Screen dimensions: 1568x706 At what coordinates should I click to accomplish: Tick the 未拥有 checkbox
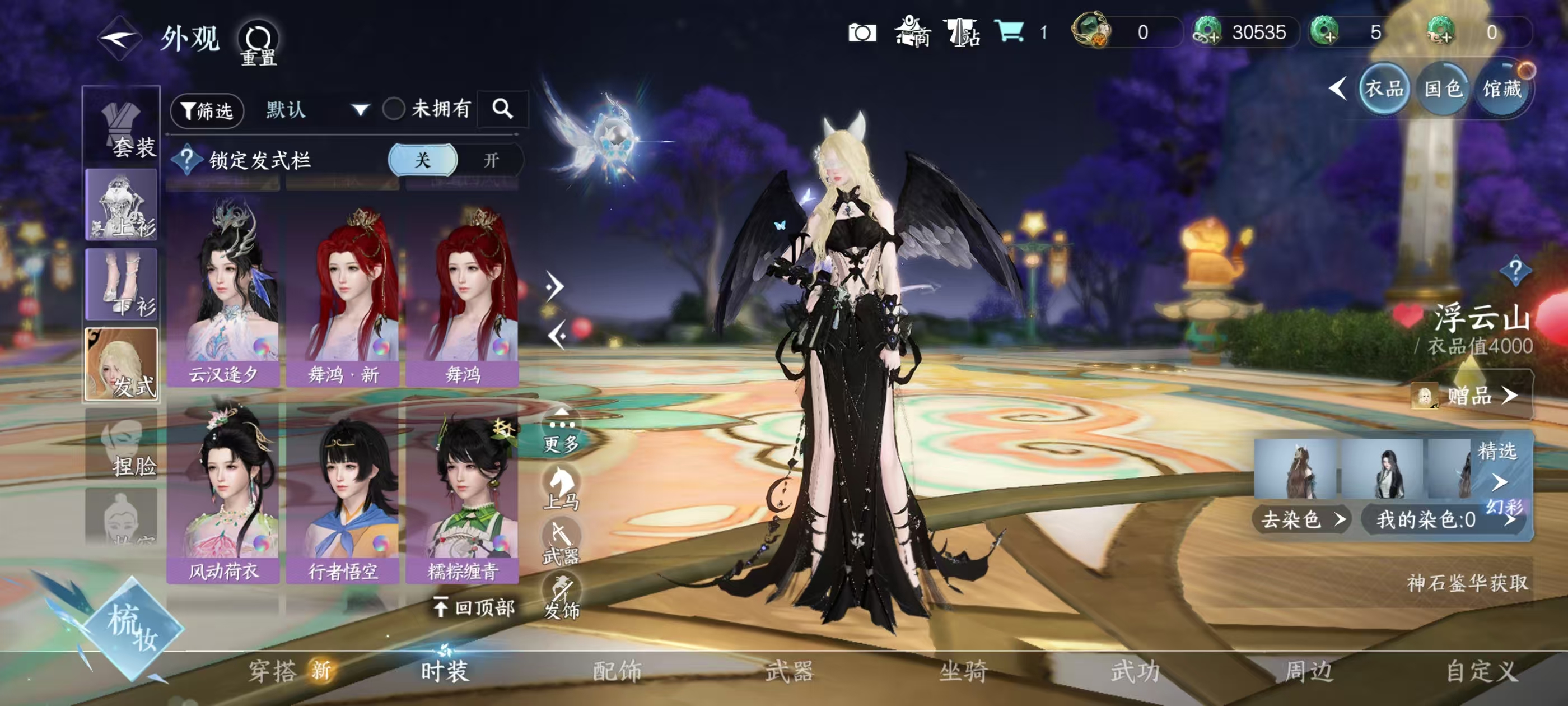click(394, 109)
